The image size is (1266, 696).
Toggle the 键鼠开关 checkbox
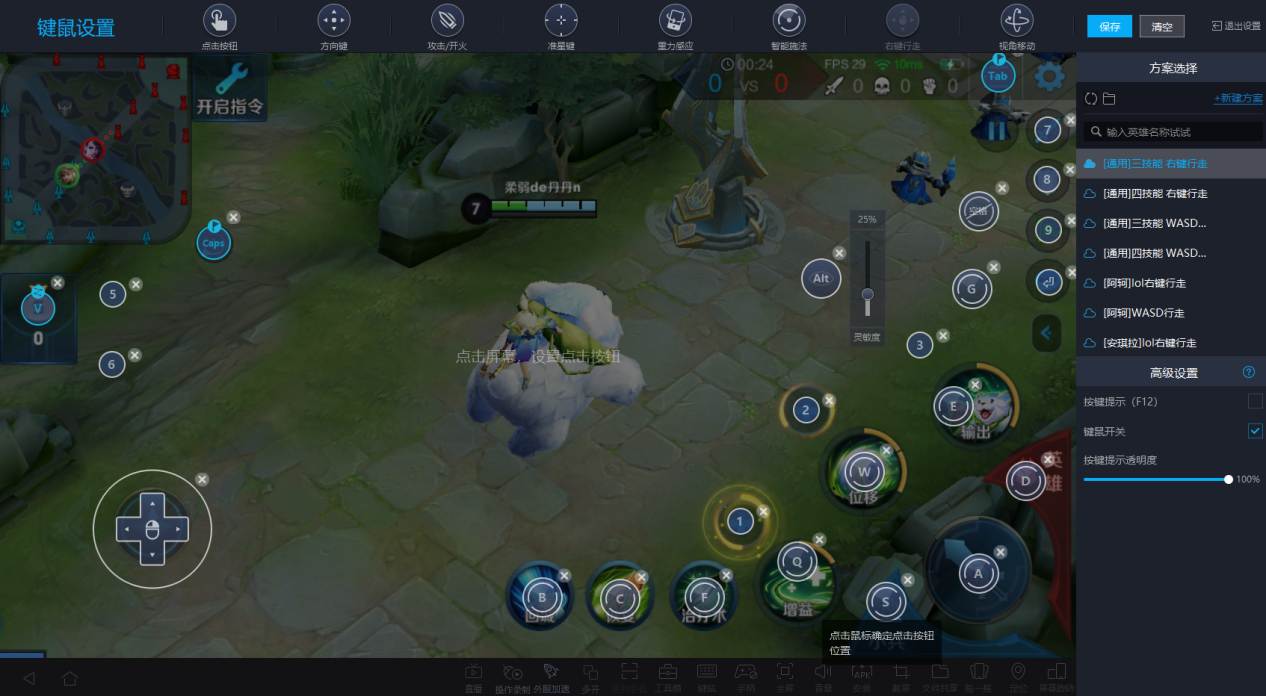pos(1255,431)
